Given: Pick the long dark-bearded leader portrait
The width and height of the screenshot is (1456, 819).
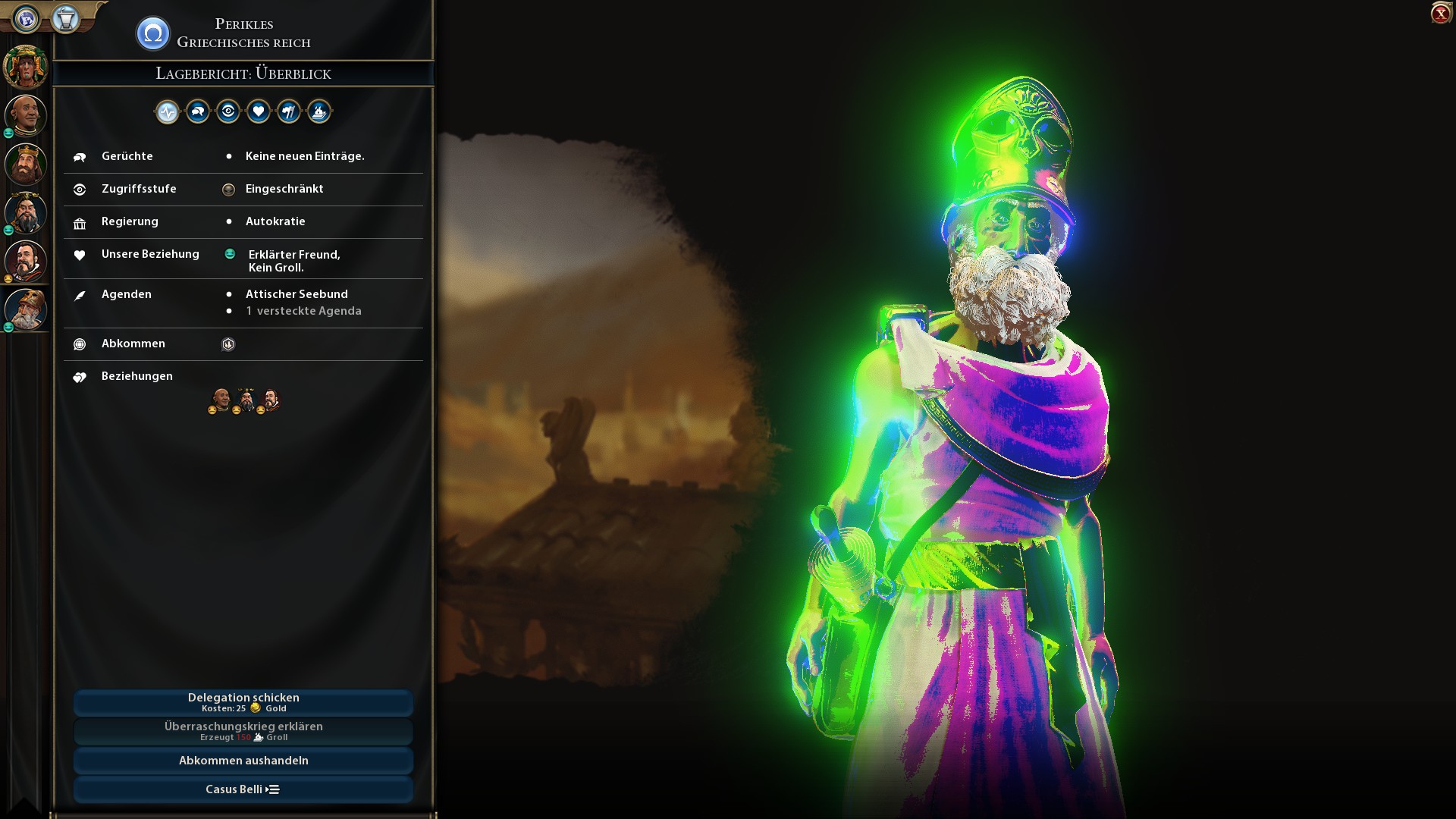Looking at the screenshot, I should click(26, 213).
